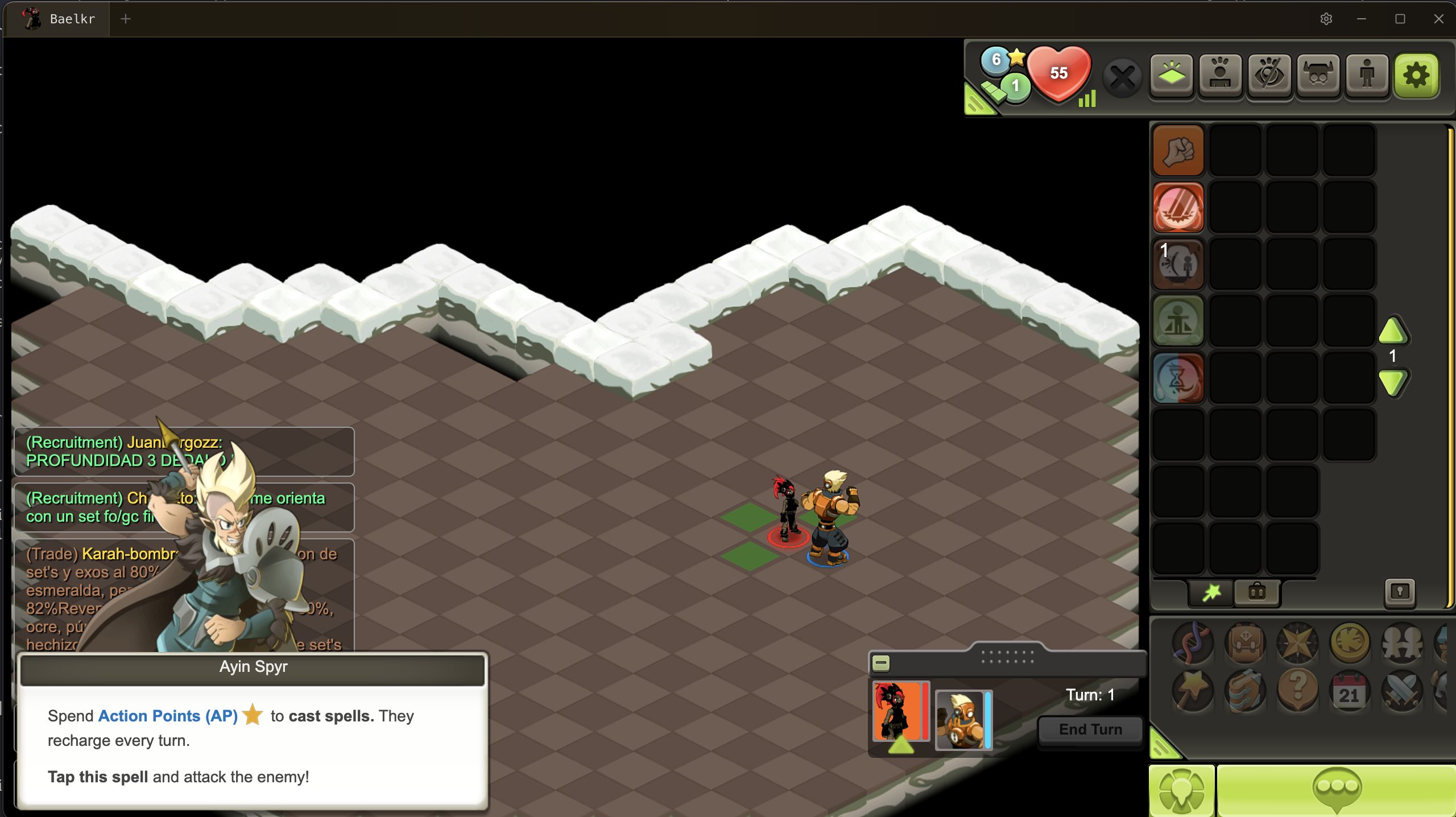
Task: Go to next spell page with down arrow
Action: [1393, 382]
